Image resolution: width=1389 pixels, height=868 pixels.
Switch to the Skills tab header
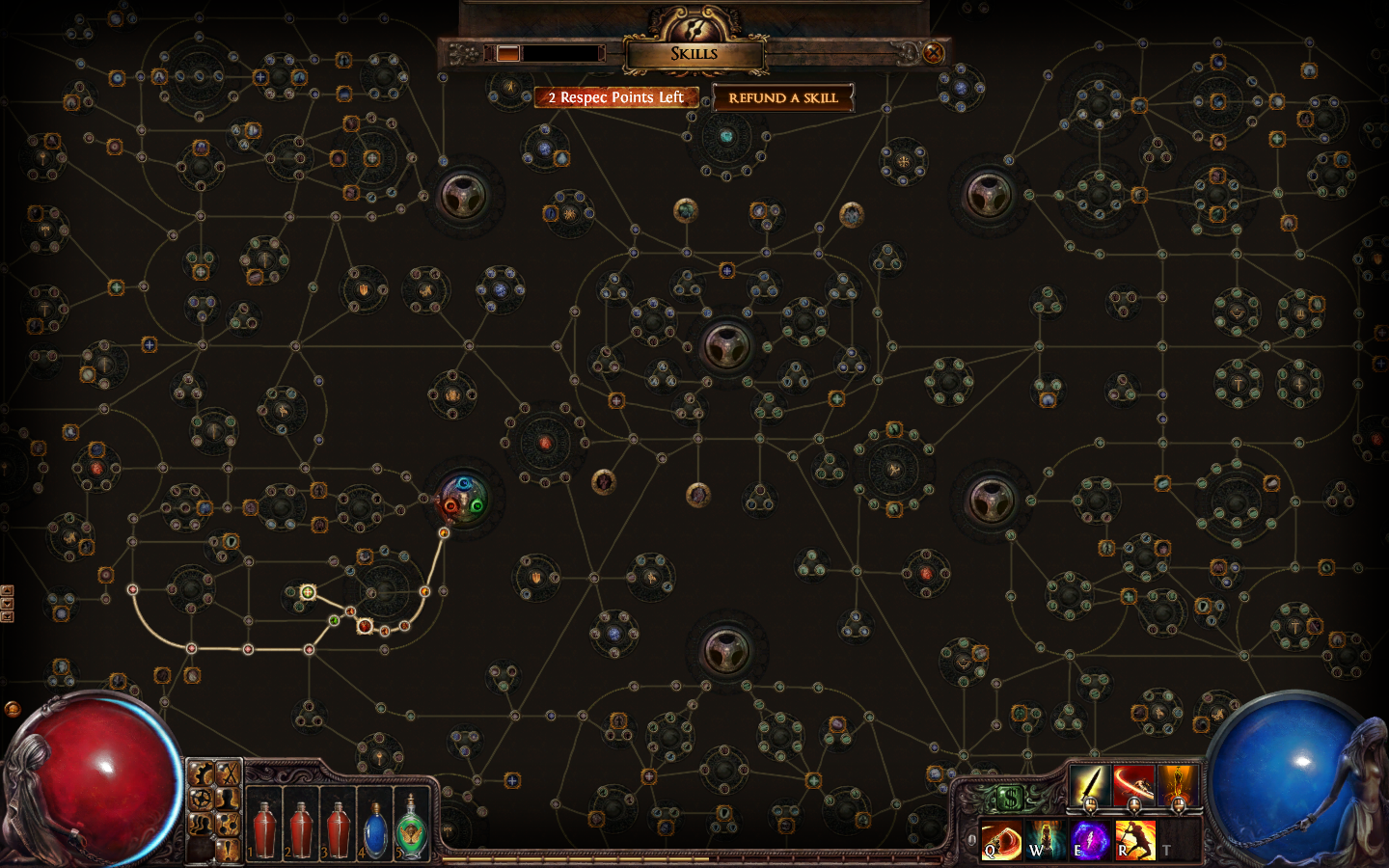click(694, 53)
